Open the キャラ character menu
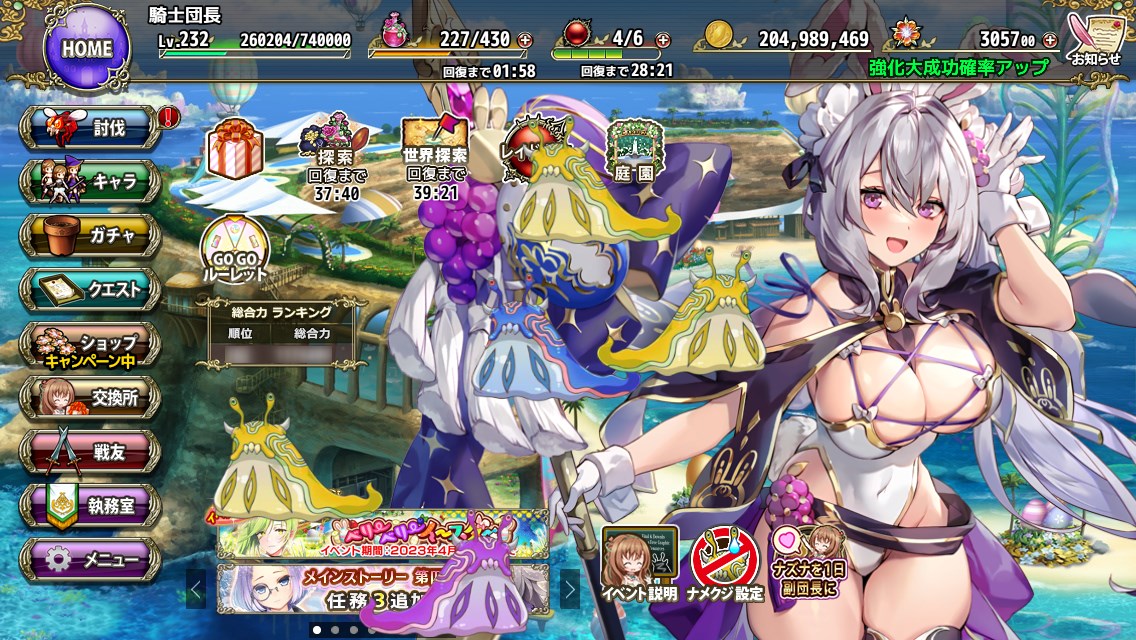The height and width of the screenshot is (640, 1136). 90,181
